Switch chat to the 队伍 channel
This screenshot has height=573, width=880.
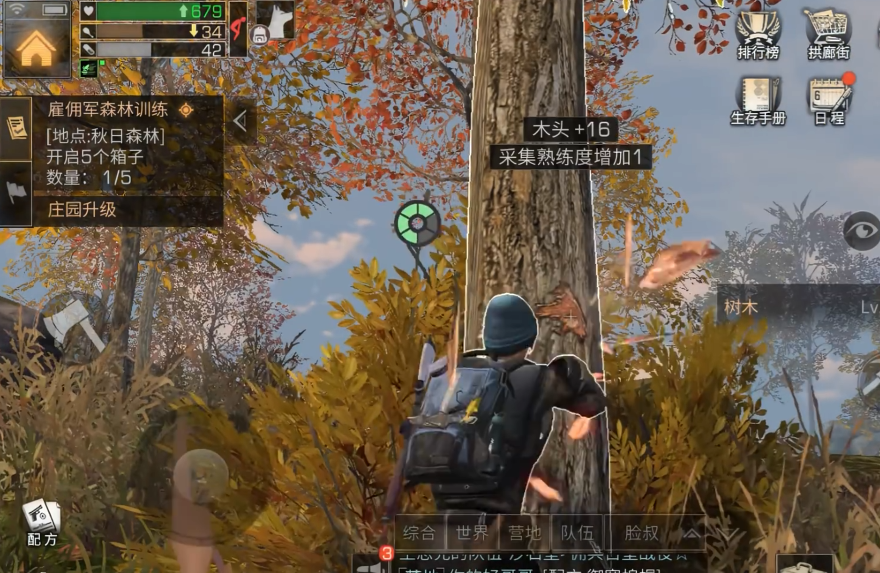(x=576, y=534)
